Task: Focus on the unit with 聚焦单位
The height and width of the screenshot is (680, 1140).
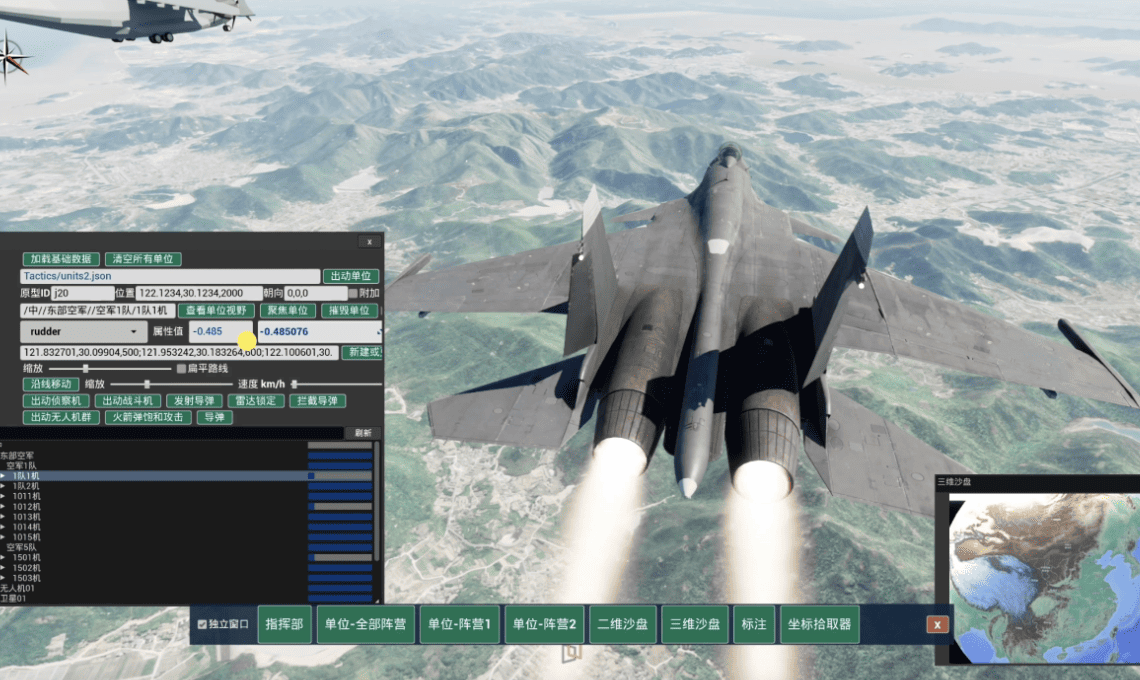Action: pos(287,311)
